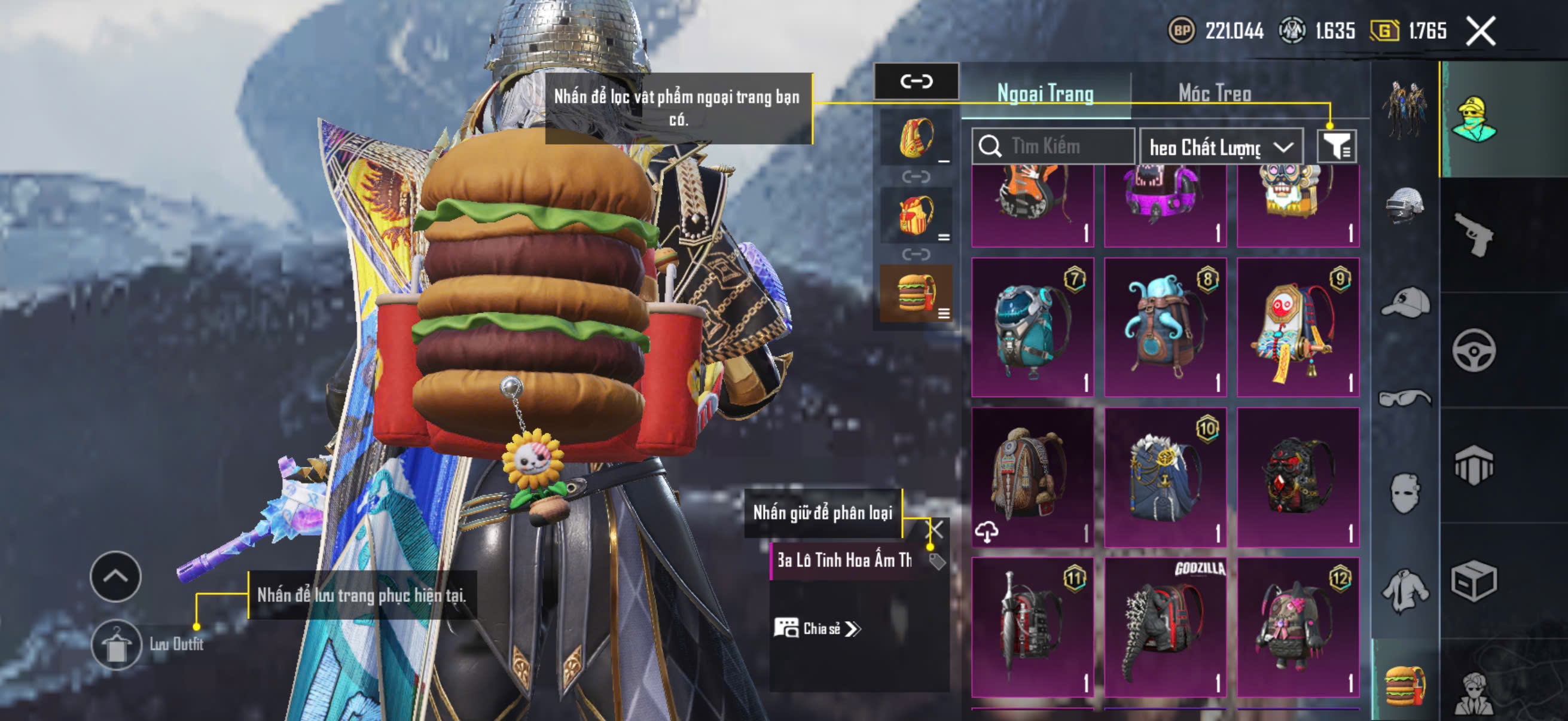Image resolution: width=1568 pixels, height=721 pixels.
Task: Pick the red demon mask black backpack
Action: (x=1297, y=478)
